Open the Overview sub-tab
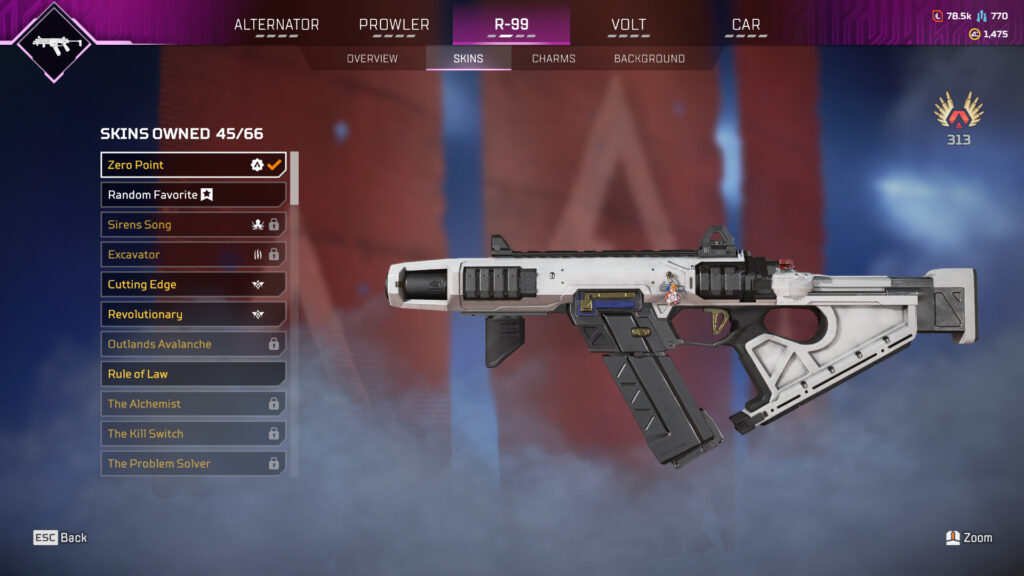Viewport: 1024px width, 576px height. (372, 59)
